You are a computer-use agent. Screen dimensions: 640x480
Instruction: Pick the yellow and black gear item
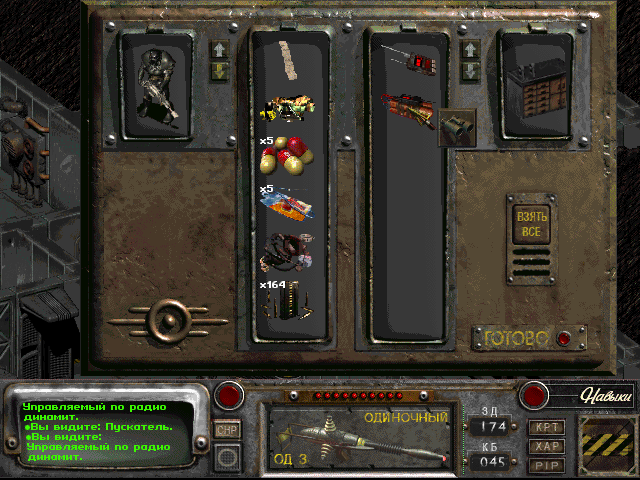click(x=288, y=107)
